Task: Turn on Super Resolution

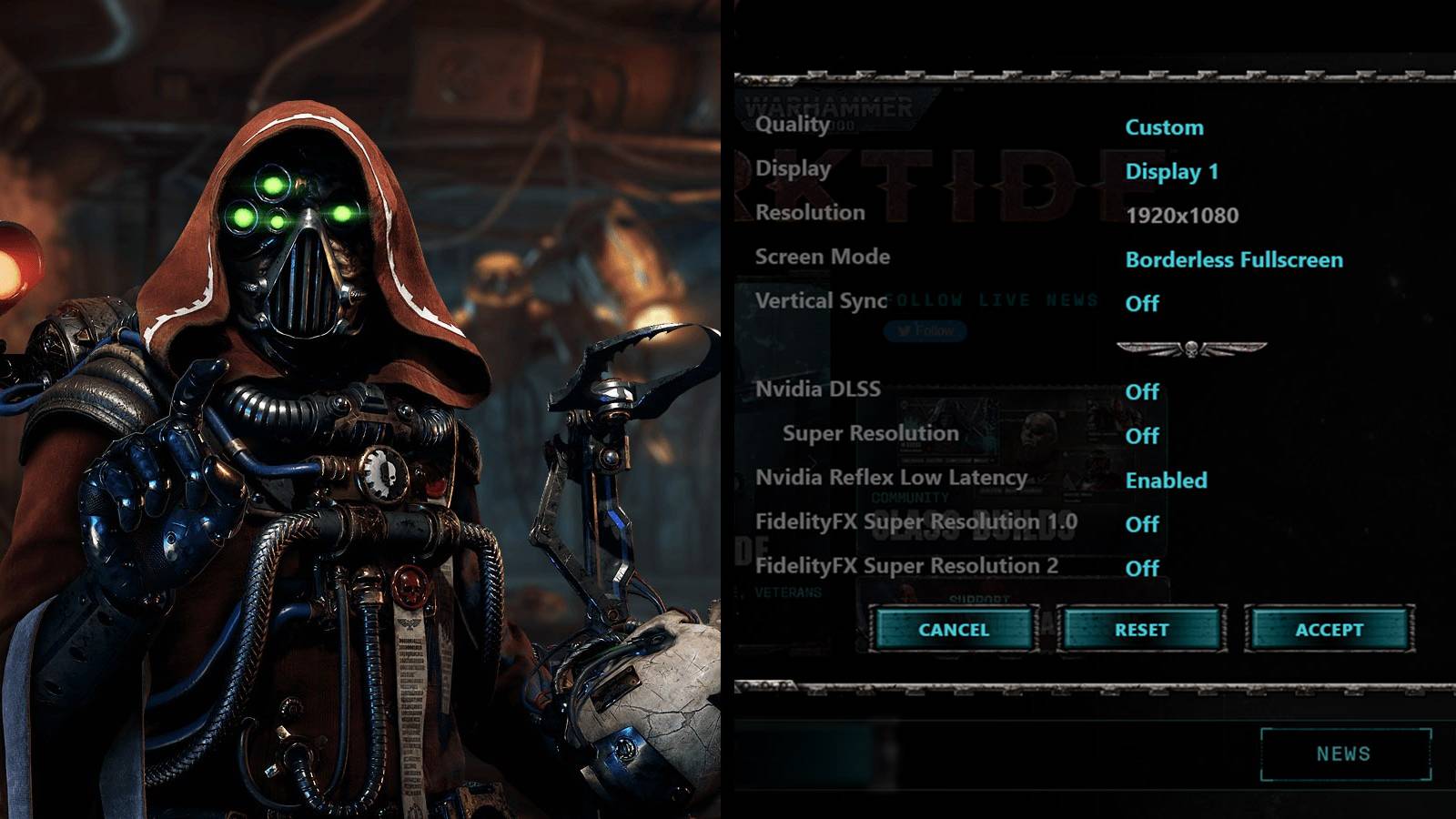Action: click(1144, 436)
